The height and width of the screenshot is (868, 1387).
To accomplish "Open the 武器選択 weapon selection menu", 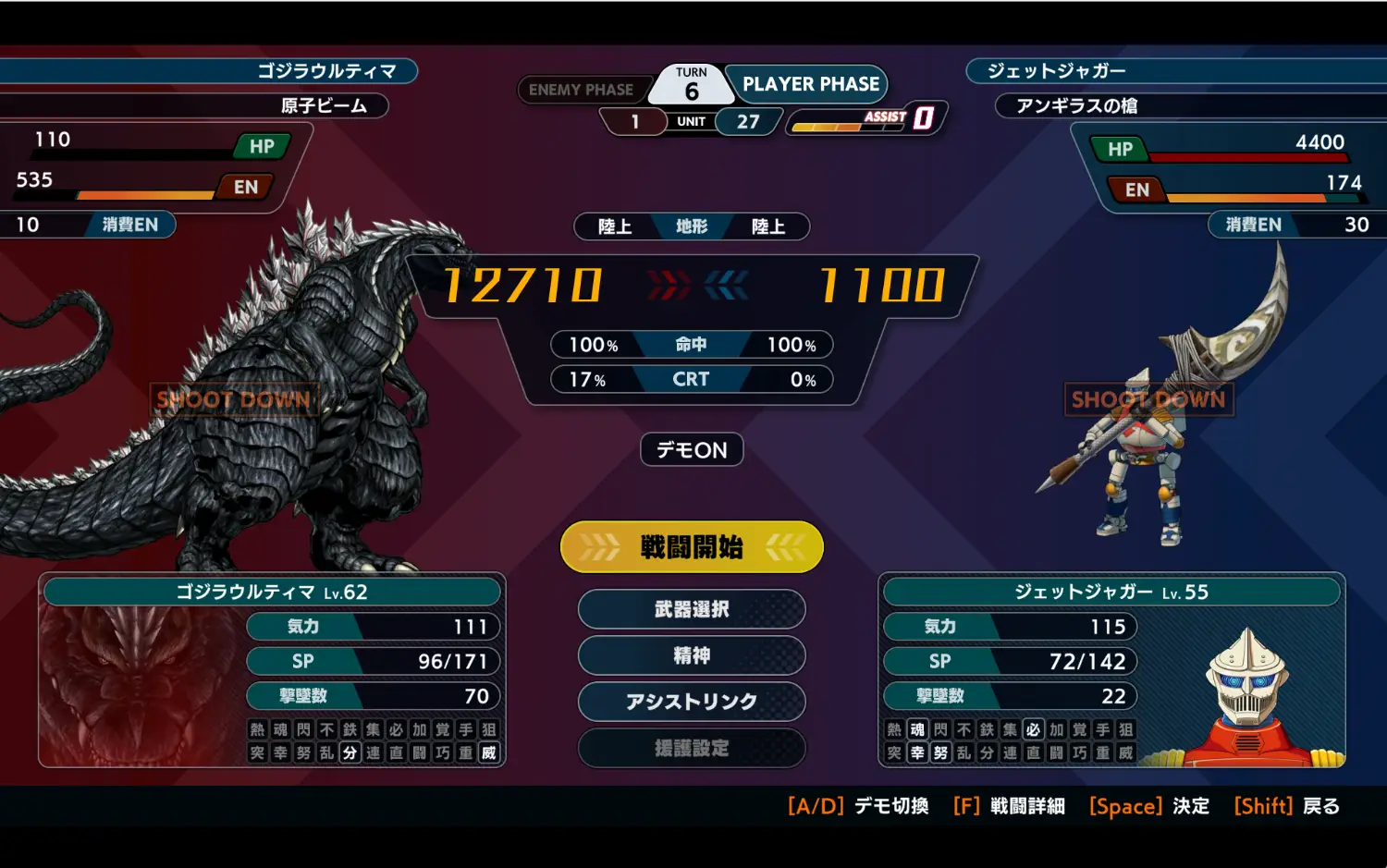I will 692,609.
